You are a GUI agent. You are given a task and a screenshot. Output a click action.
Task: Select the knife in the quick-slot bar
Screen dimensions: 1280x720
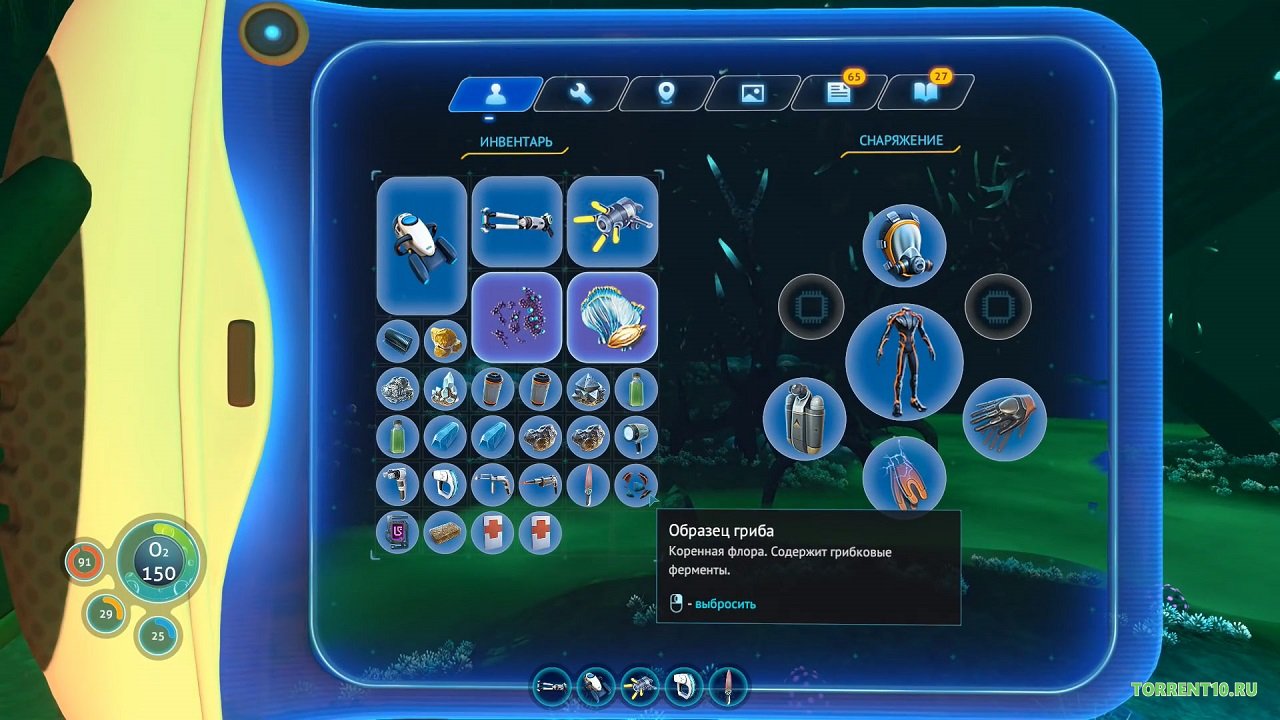(x=728, y=686)
